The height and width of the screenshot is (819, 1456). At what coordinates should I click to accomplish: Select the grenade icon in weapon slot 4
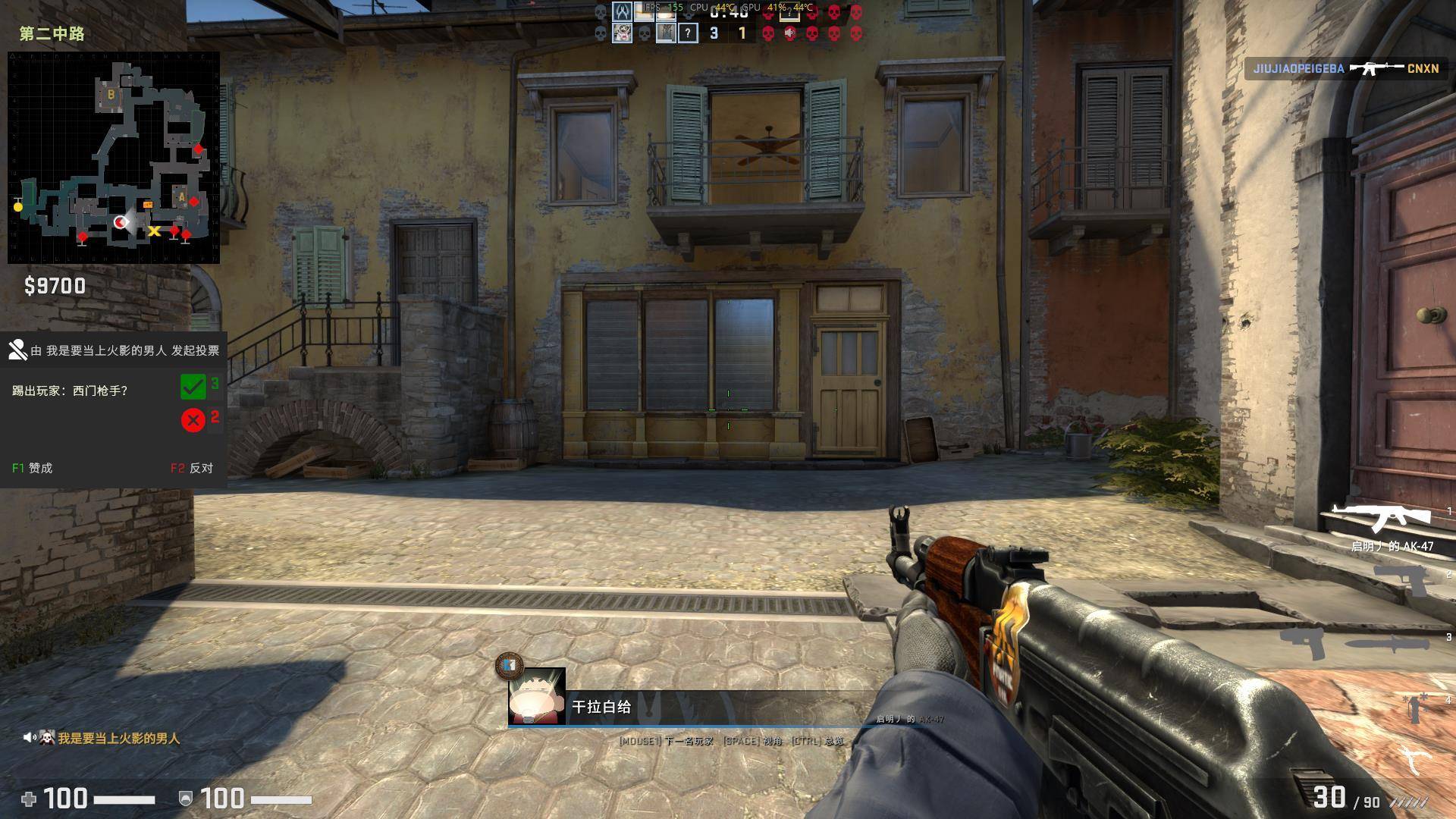[x=1414, y=707]
